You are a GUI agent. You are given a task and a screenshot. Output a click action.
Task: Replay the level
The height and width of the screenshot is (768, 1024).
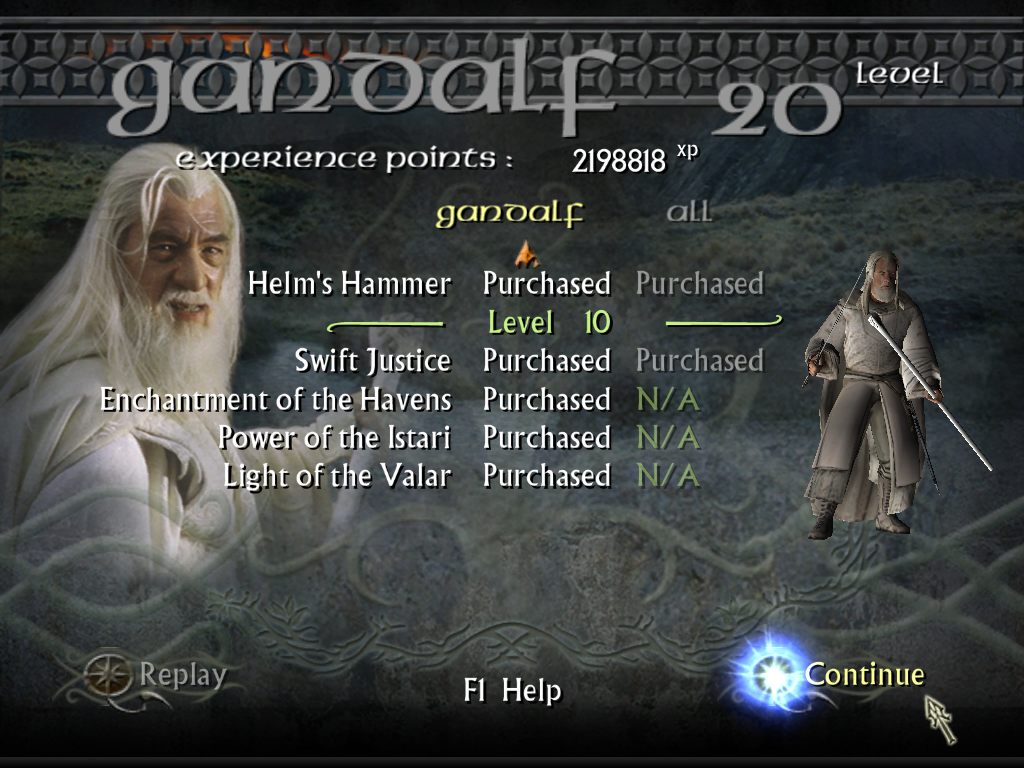coord(182,676)
